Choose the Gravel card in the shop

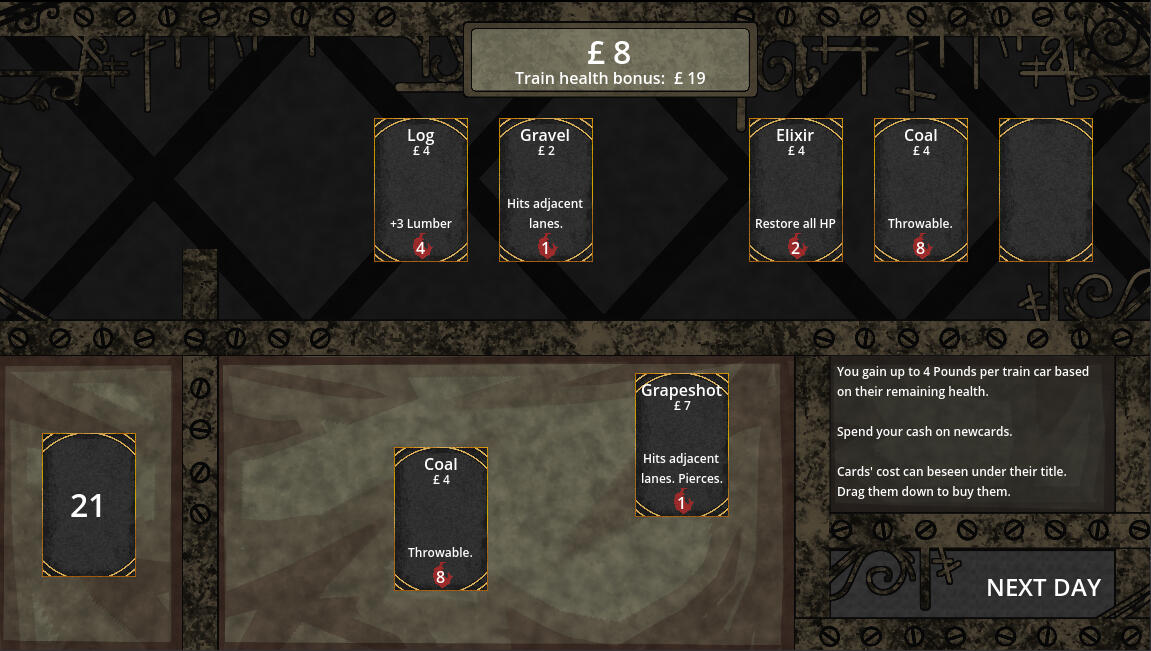click(x=546, y=190)
